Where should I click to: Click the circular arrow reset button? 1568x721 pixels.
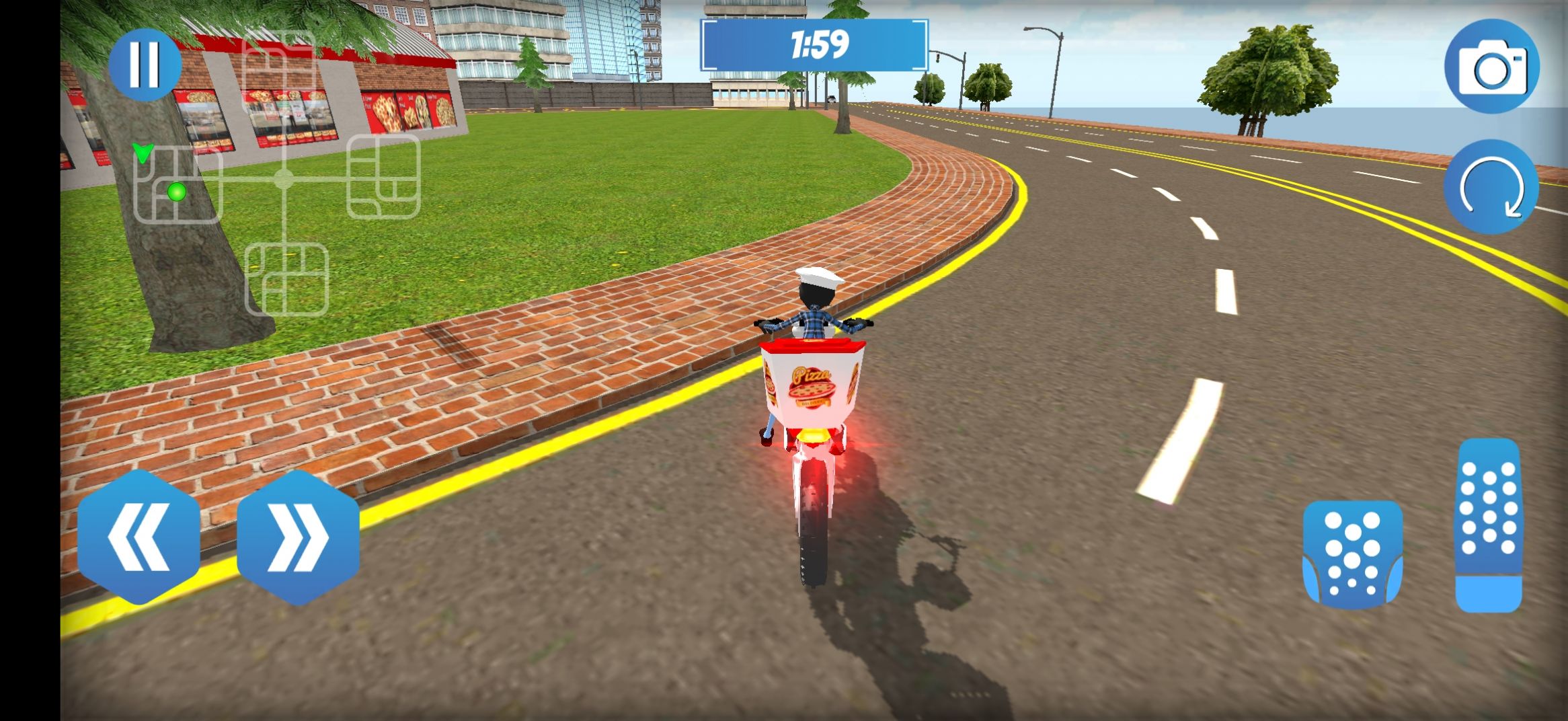(1491, 188)
